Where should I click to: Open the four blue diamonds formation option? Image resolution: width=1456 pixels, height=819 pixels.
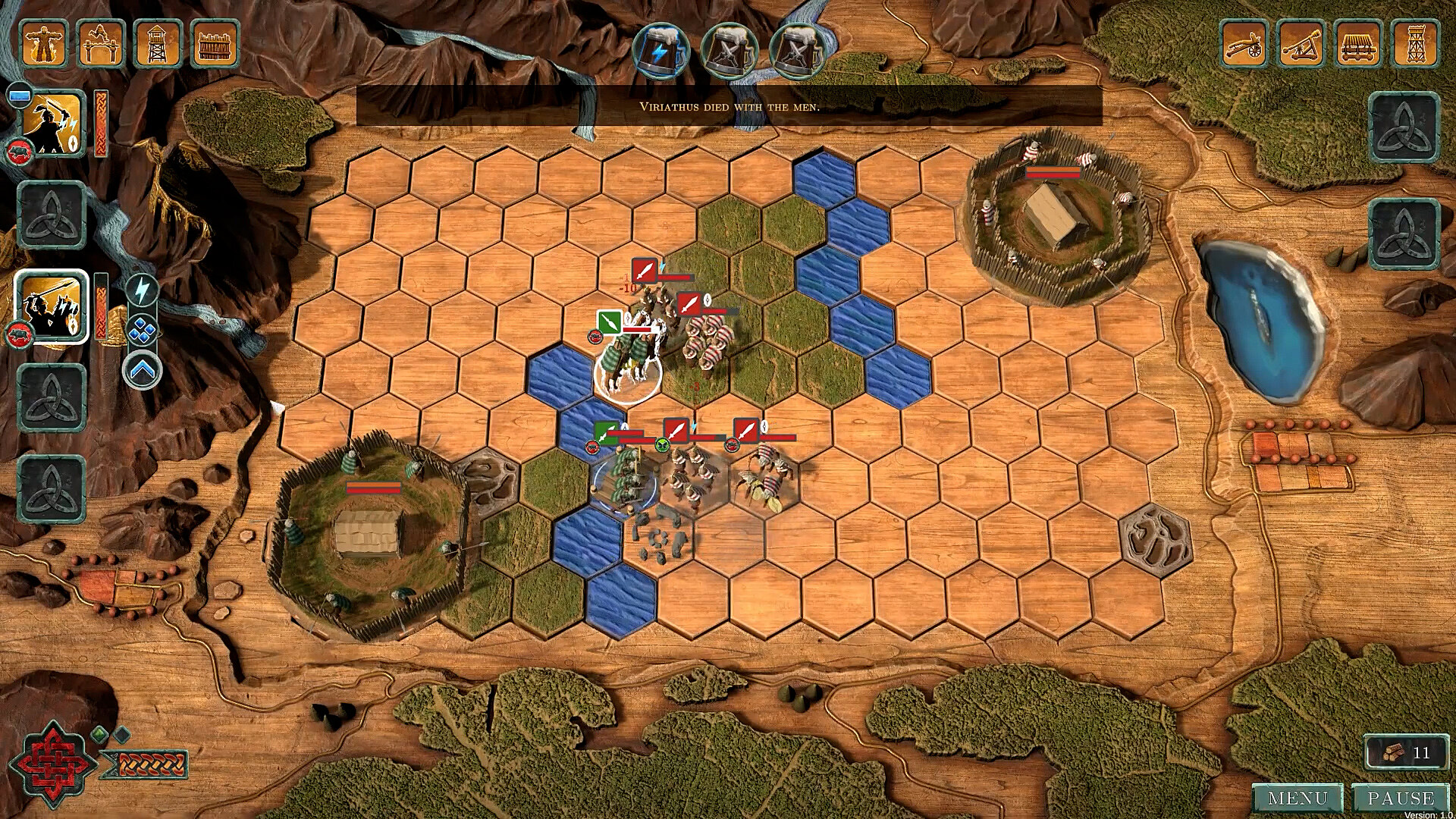[143, 331]
